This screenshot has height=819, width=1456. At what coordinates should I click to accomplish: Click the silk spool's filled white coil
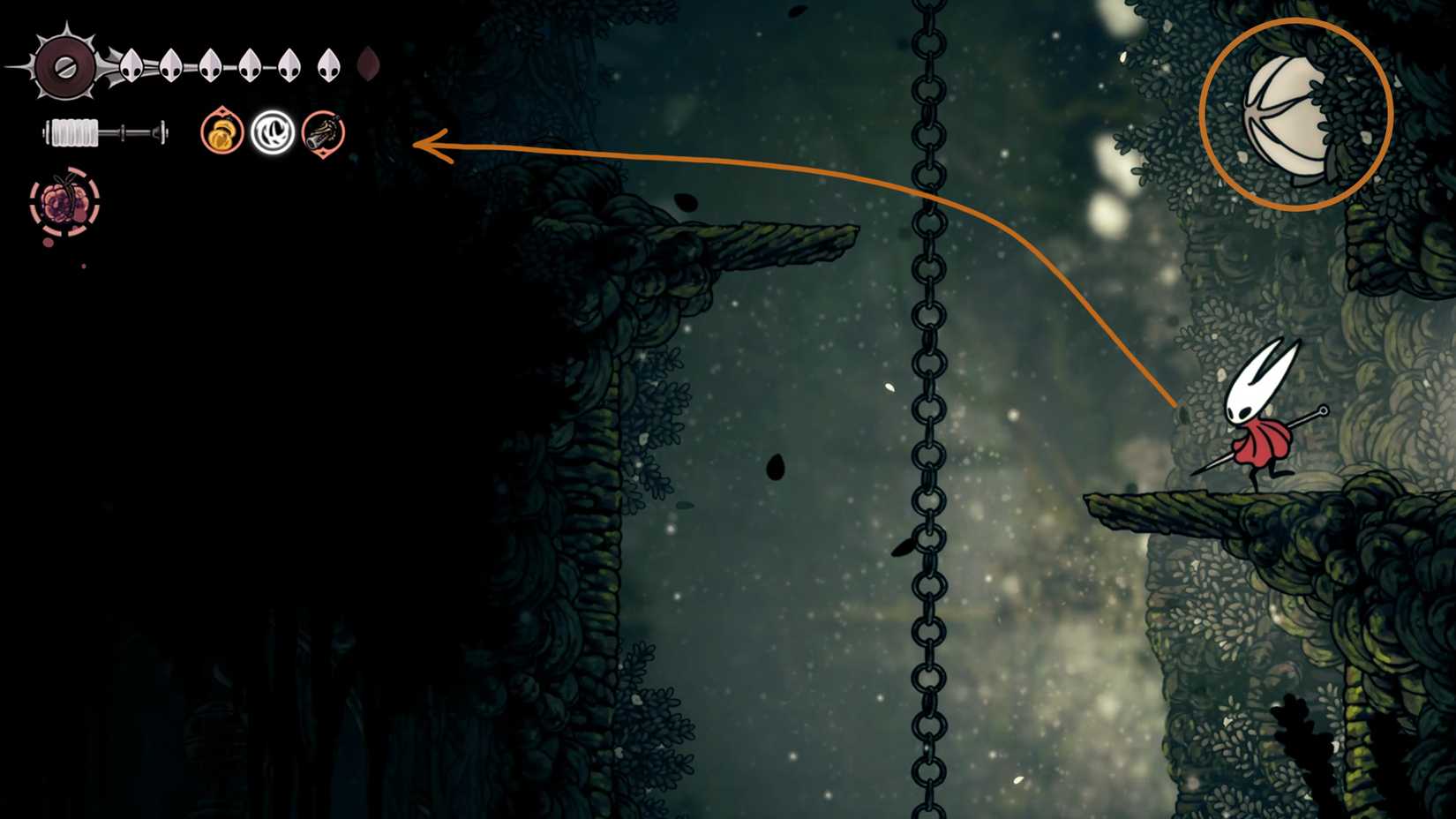click(x=75, y=132)
